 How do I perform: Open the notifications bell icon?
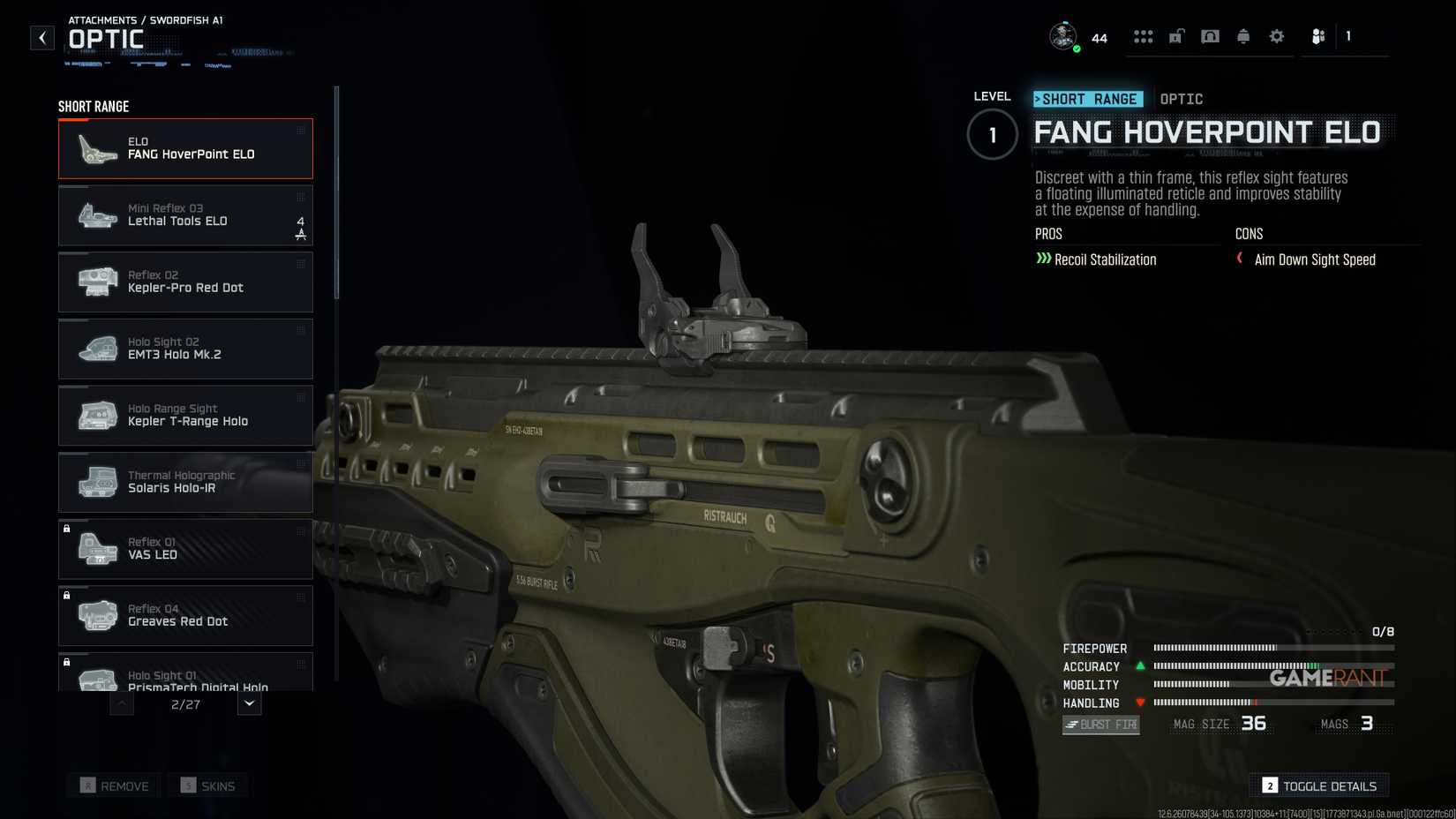click(x=1243, y=36)
